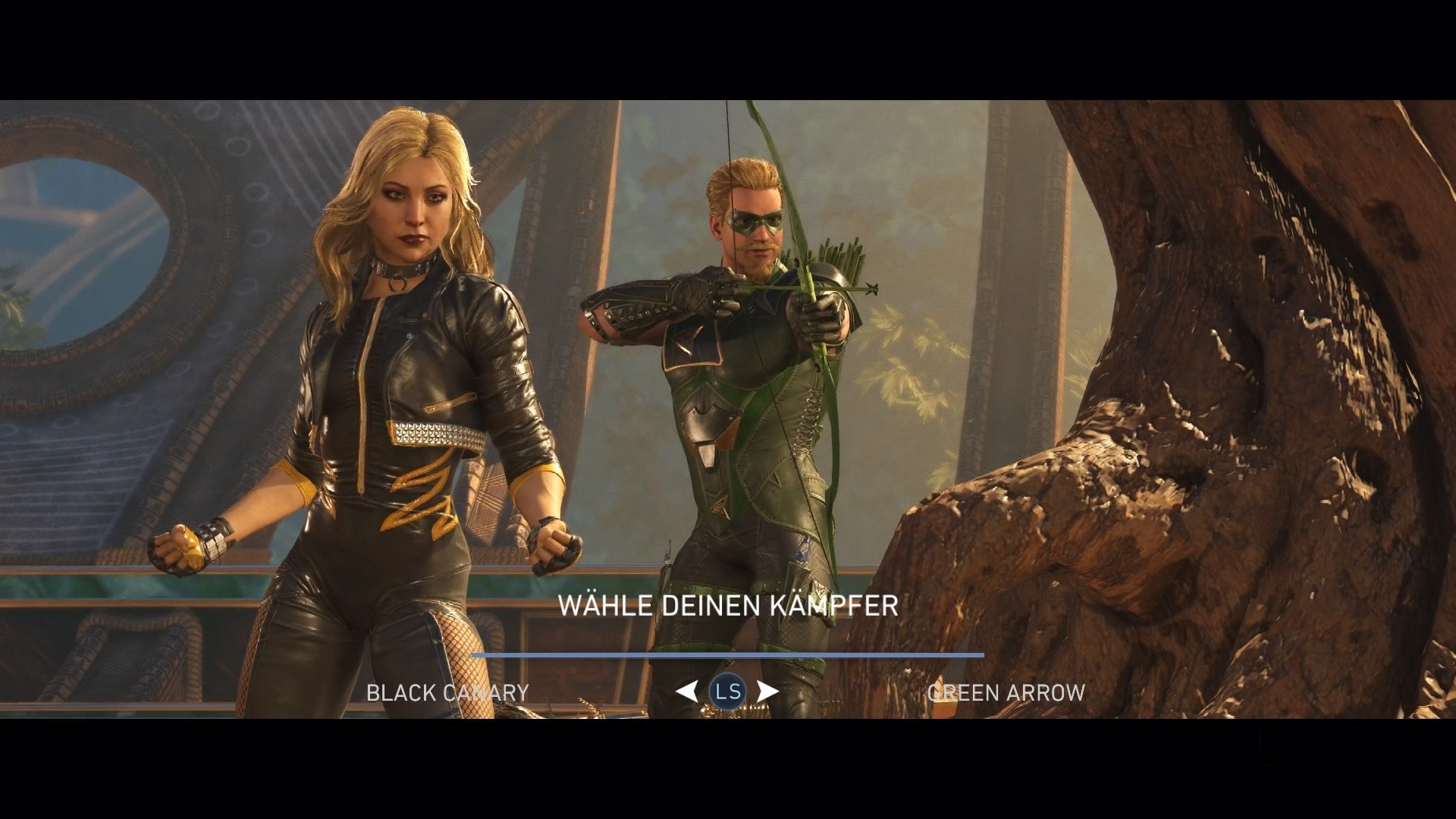Click the blue selection progress bar

coord(728,655)
